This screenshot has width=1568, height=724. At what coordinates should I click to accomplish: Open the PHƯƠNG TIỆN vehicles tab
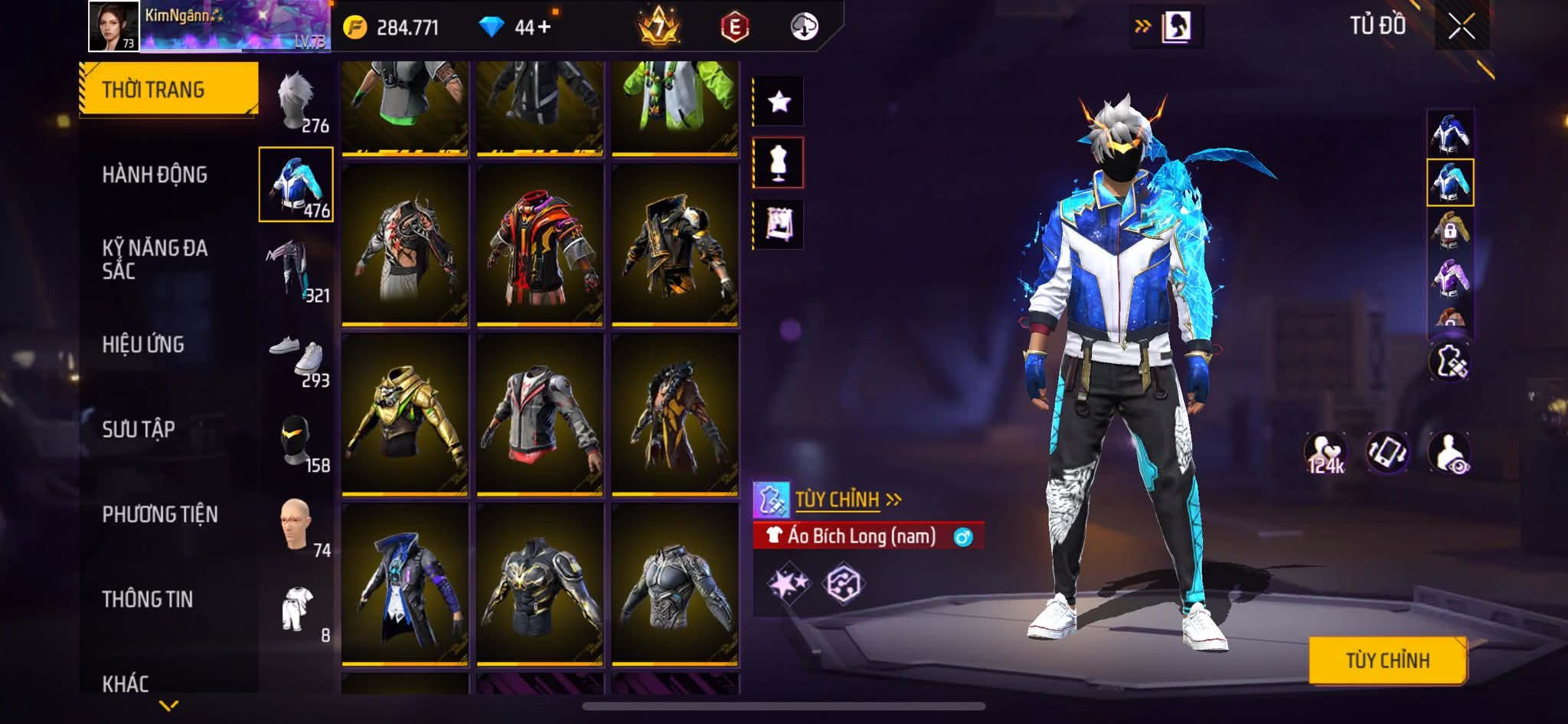pos(160,514)
